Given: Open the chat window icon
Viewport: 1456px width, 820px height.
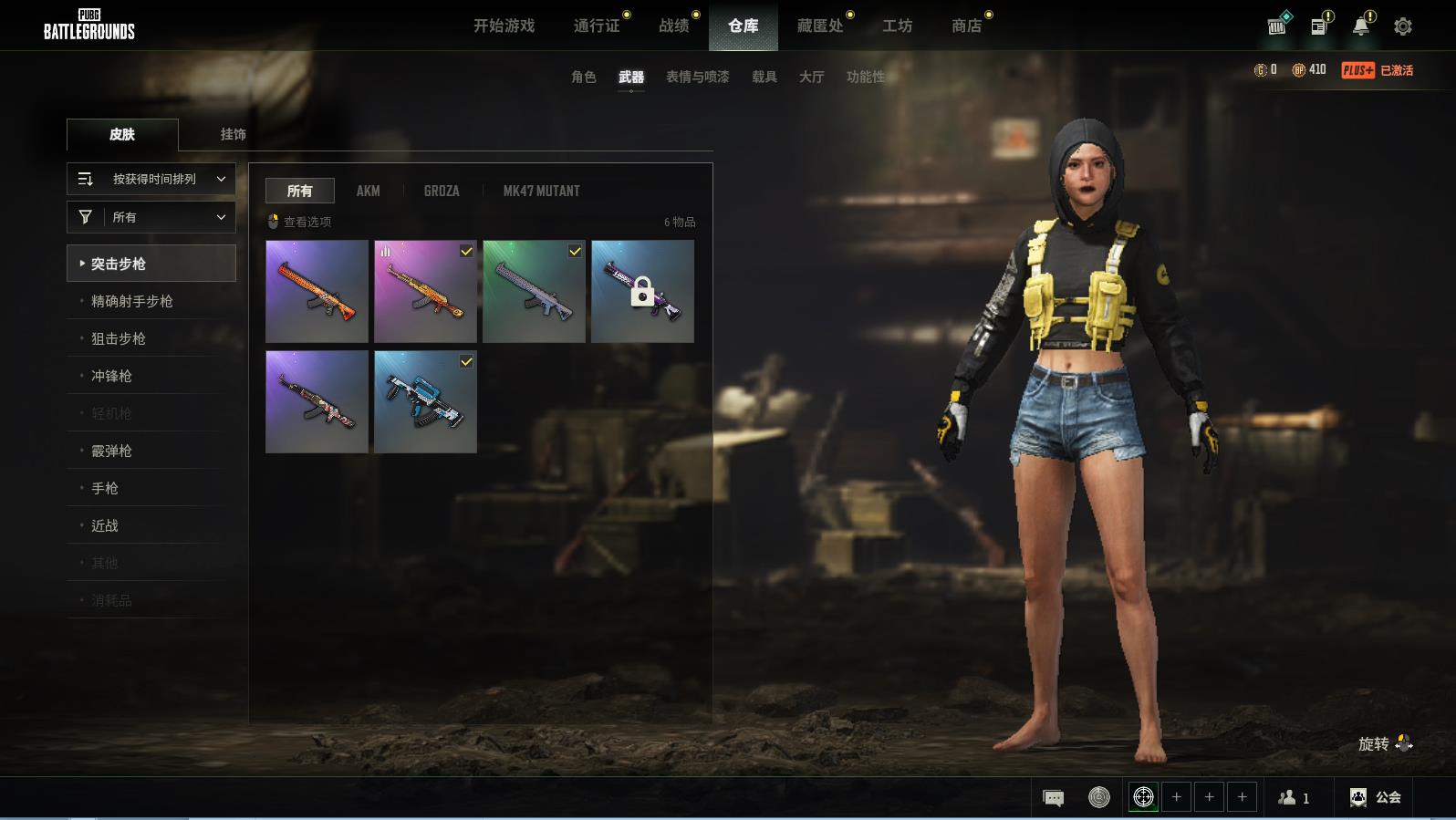Looking at the screenshot, I should (1053, 798).
